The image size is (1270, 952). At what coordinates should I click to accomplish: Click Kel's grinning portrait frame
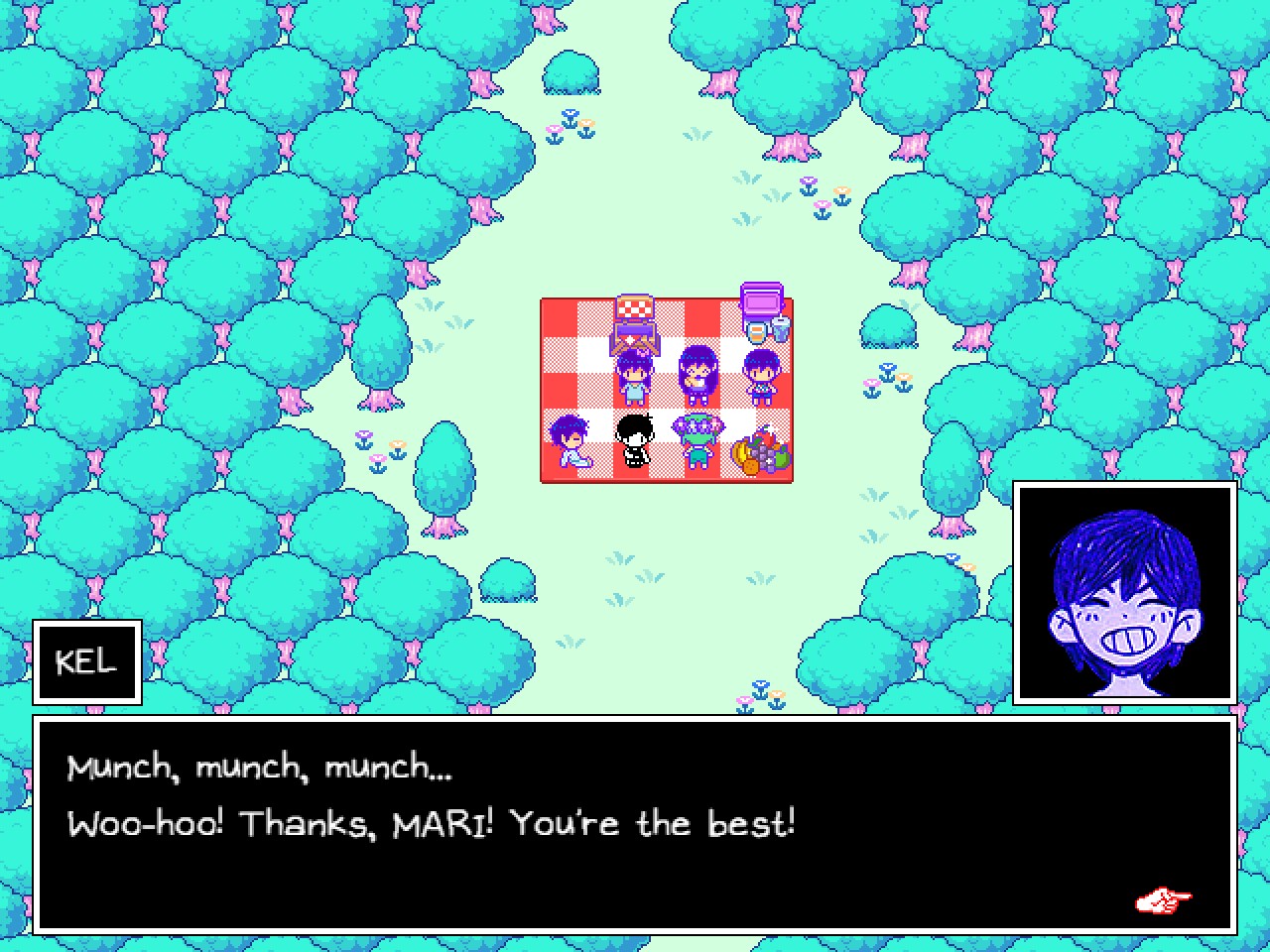[1122, 591]
